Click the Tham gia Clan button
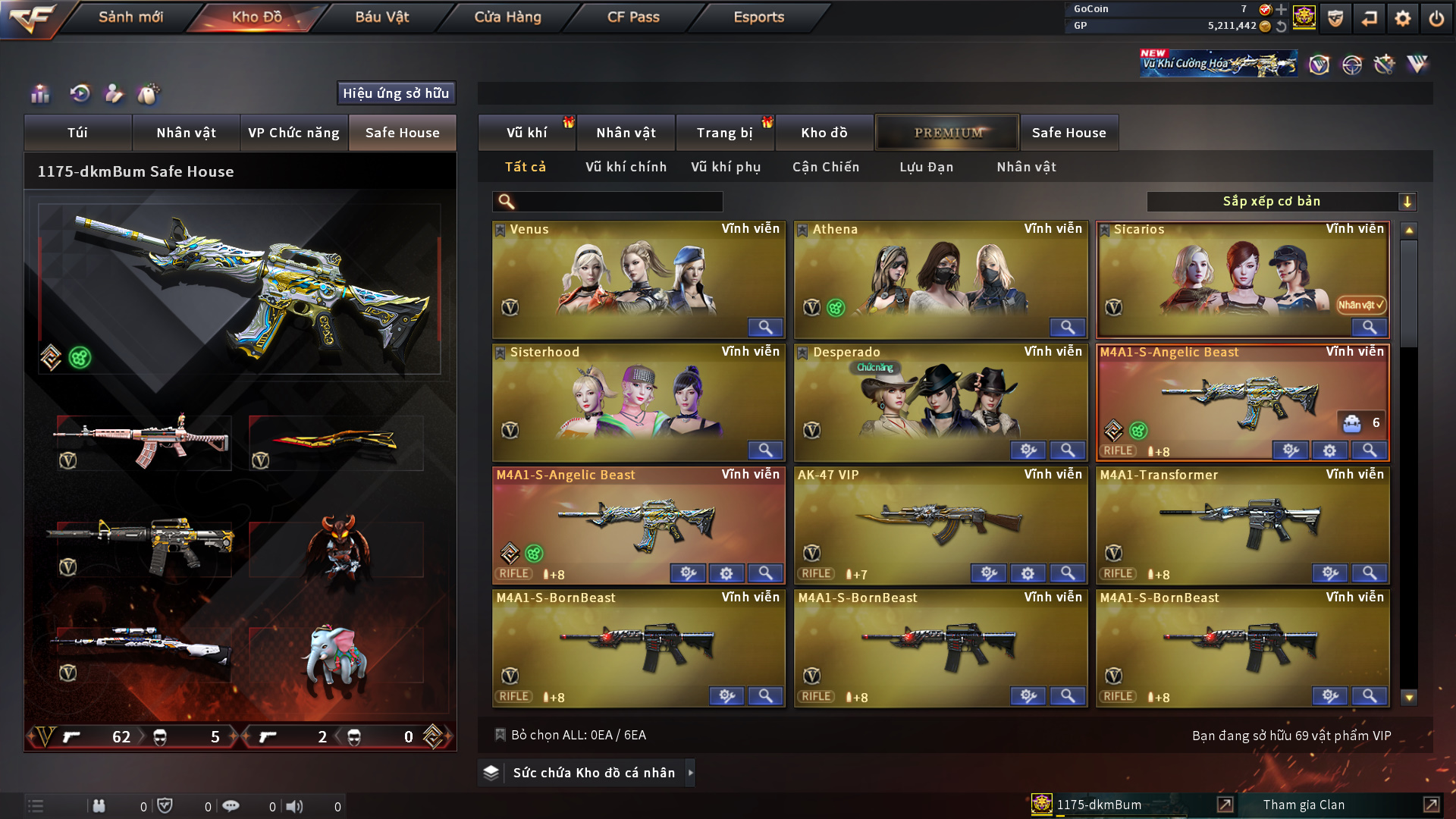 [x=1304, y=805]
